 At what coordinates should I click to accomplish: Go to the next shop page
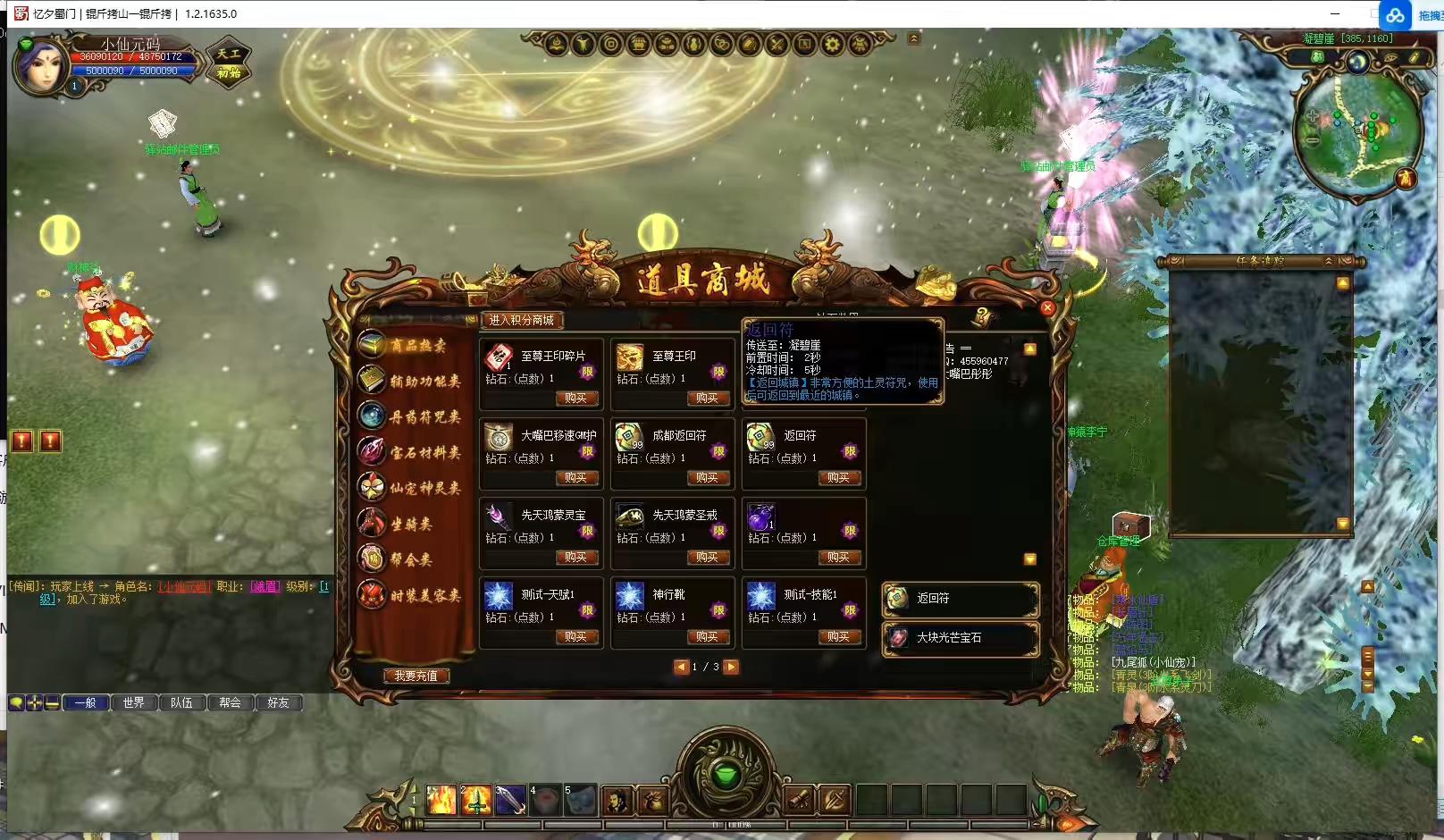(731, 667)
